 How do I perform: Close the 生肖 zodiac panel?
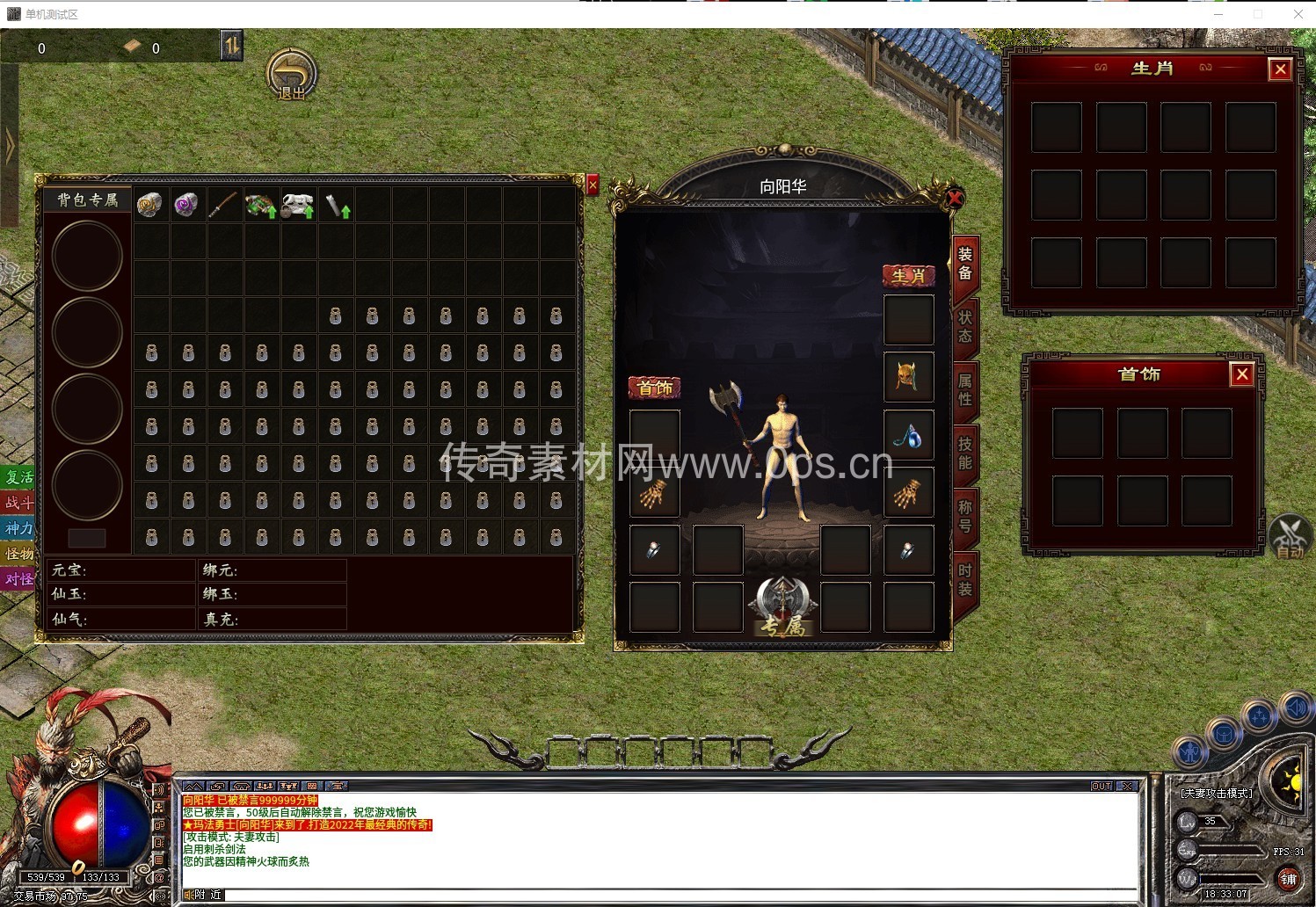1280,69
